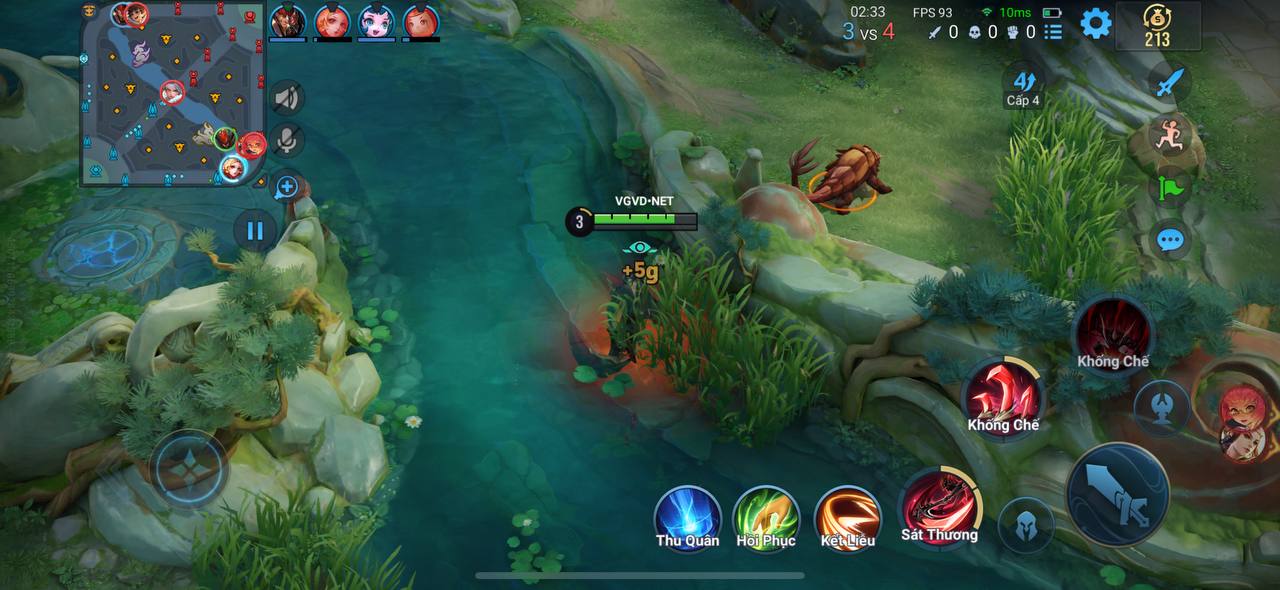Click the minimap
Viewport: 1280px width, 590px height.
point(172,95)
